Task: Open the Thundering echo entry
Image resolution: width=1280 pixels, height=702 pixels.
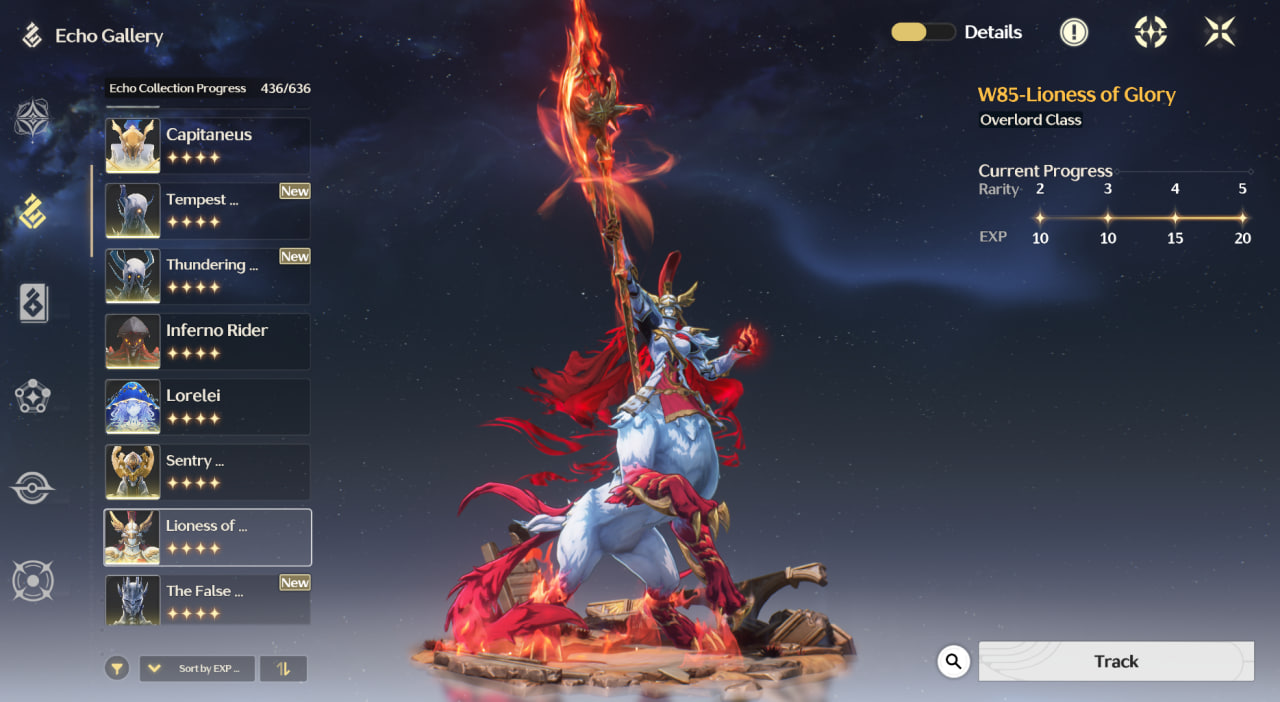Action: (207, 276)
